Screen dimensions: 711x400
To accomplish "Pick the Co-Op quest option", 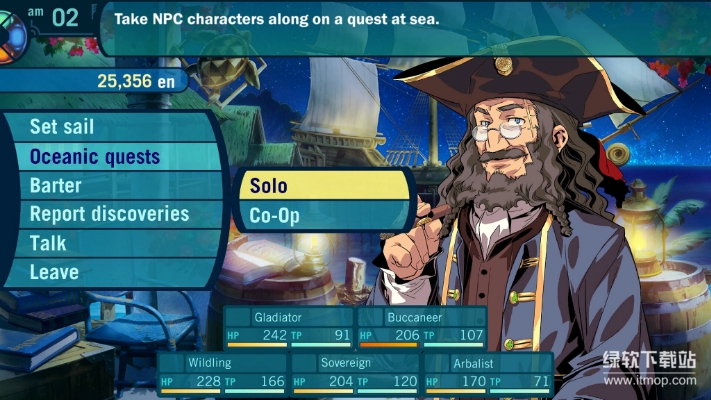I will point(325,215).
